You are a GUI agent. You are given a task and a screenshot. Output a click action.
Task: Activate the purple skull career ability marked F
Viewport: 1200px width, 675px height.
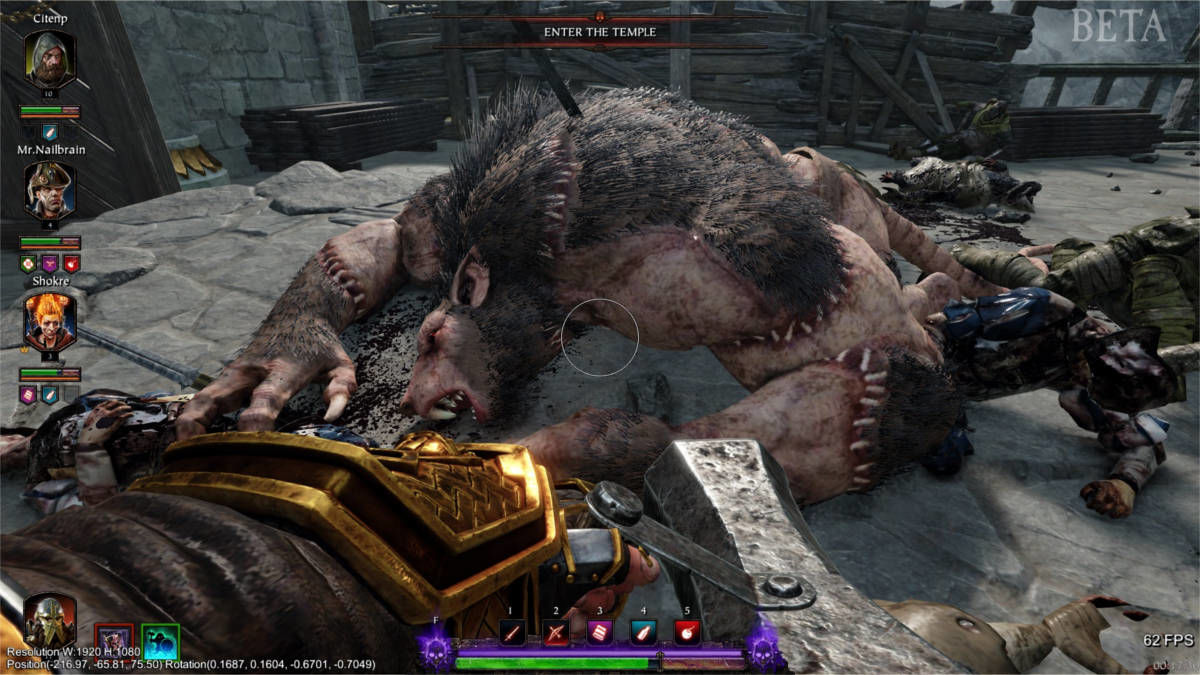pyautogui.click(x=435, y=650)
